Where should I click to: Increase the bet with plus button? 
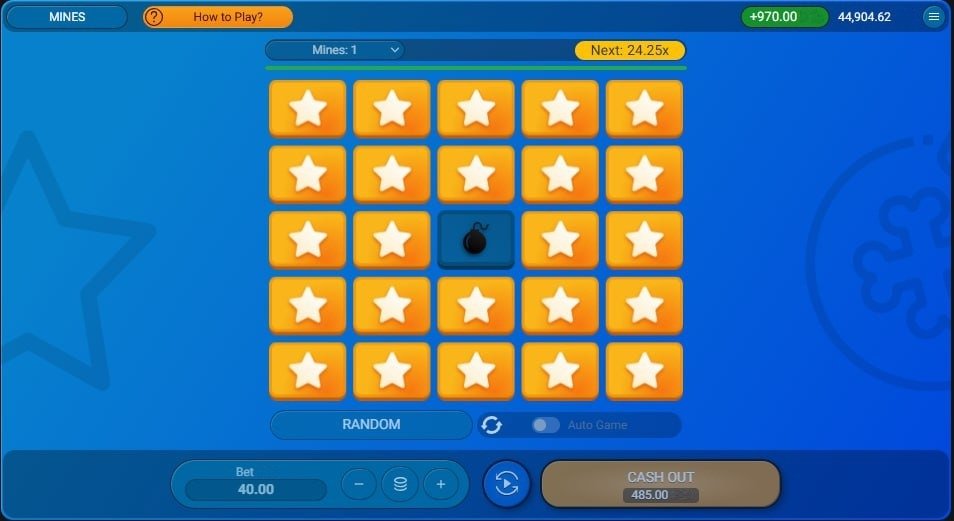click(x=440, y=485)
